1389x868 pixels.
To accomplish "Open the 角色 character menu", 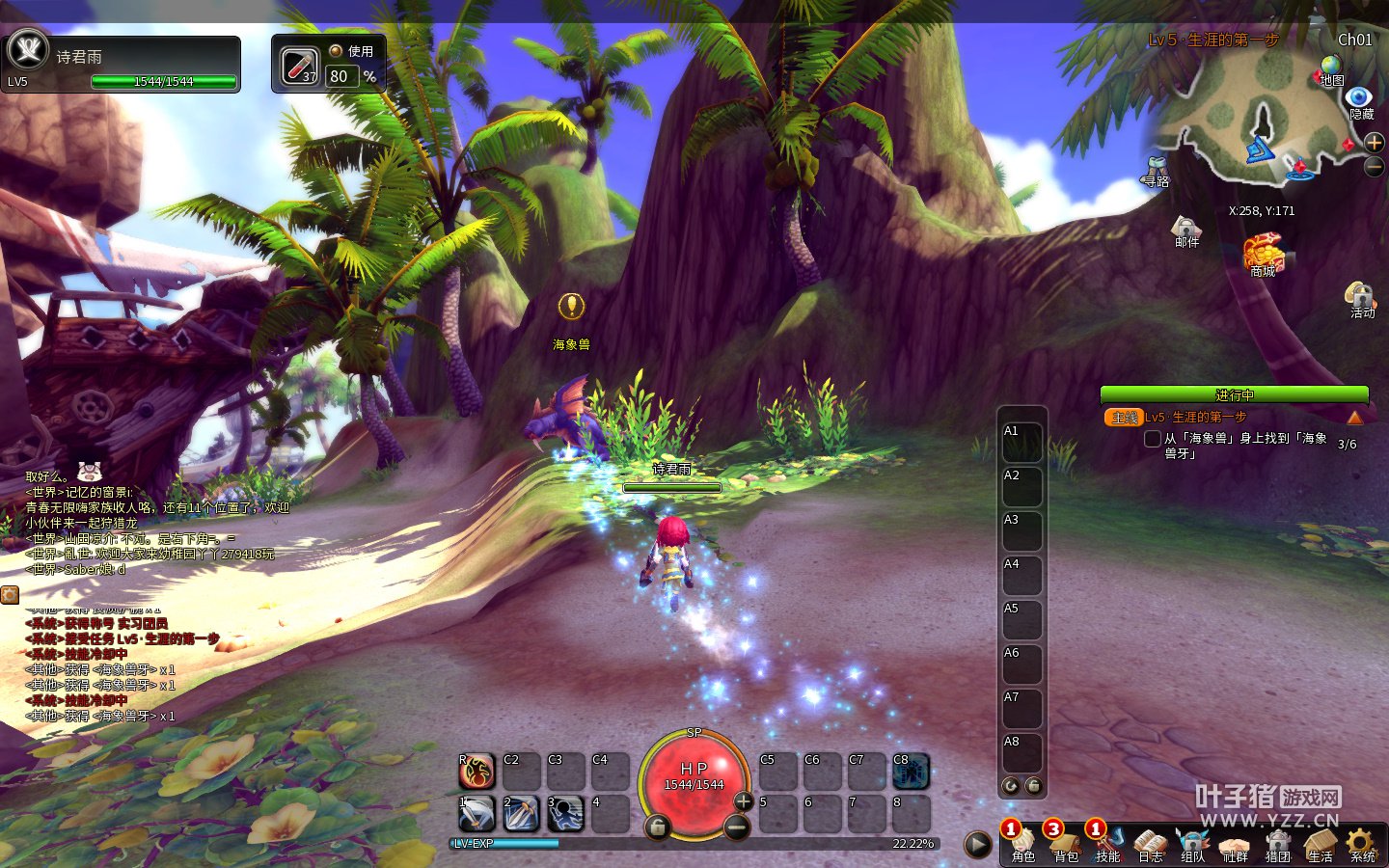I will point(1022,843).
